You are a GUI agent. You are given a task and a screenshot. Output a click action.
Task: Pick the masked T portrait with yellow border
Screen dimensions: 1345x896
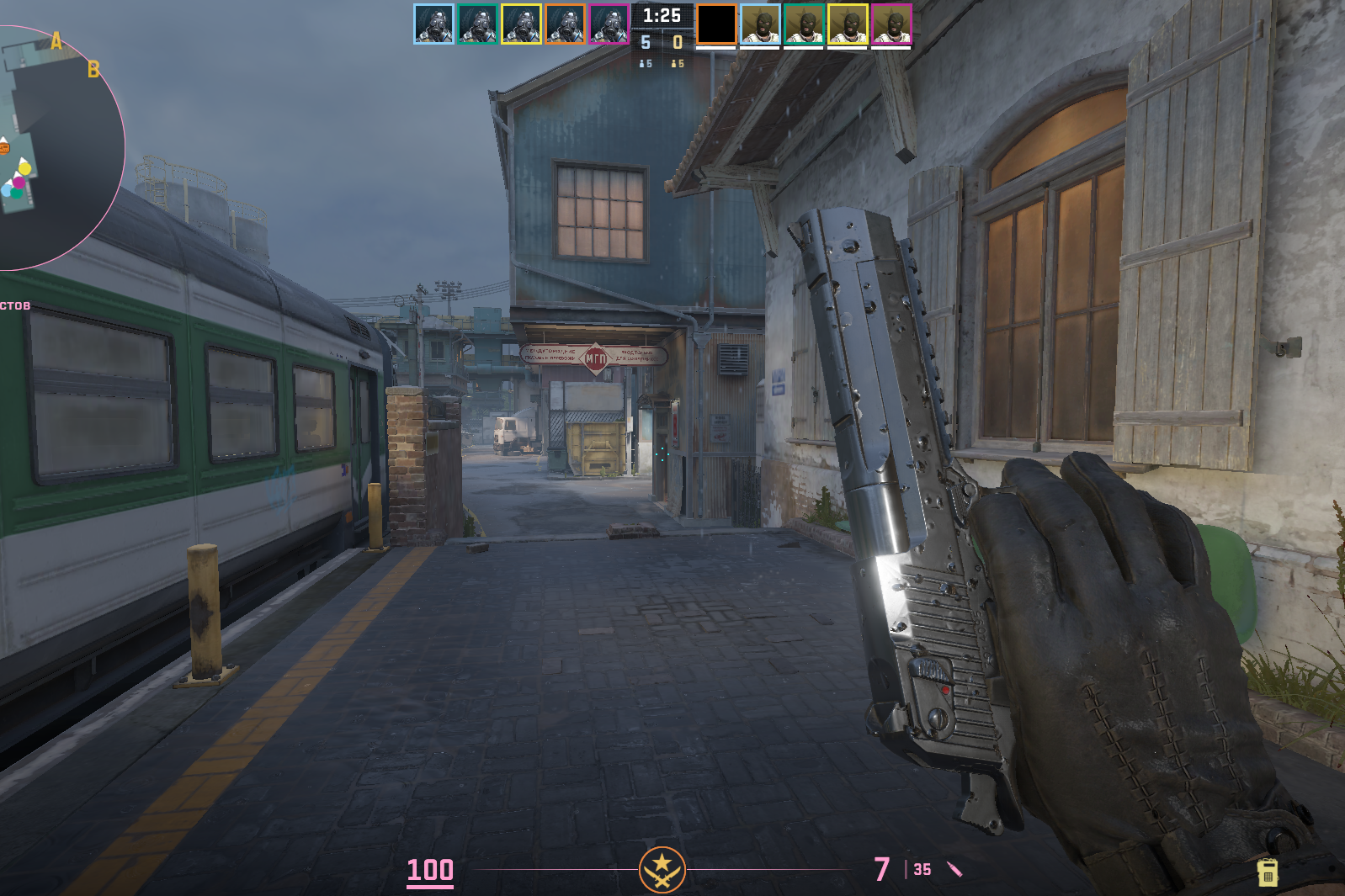coord(848,24)
